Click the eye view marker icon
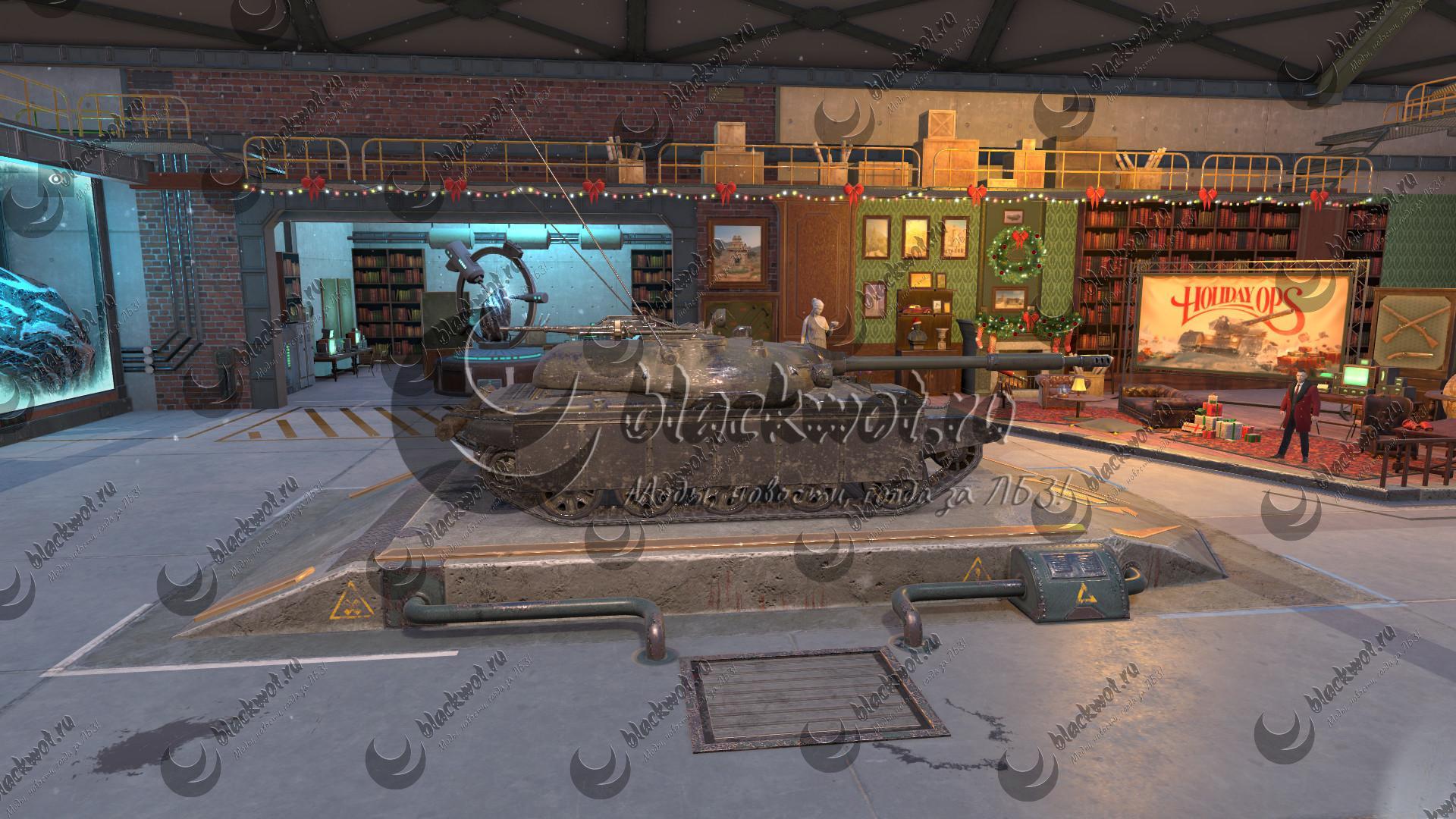1456x819 pixels. click(55, 179)
